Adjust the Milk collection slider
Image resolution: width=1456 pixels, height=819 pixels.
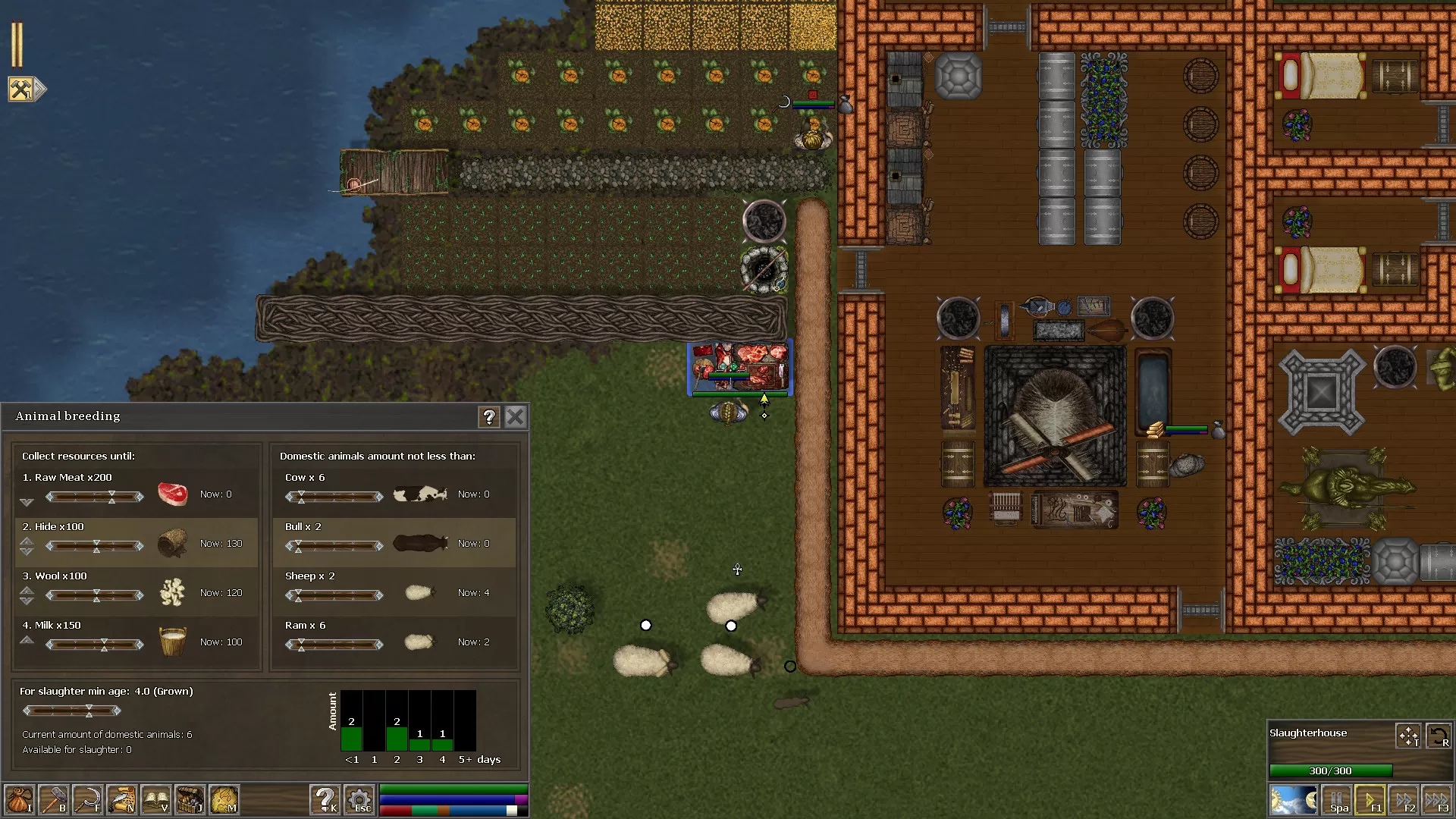104,645
